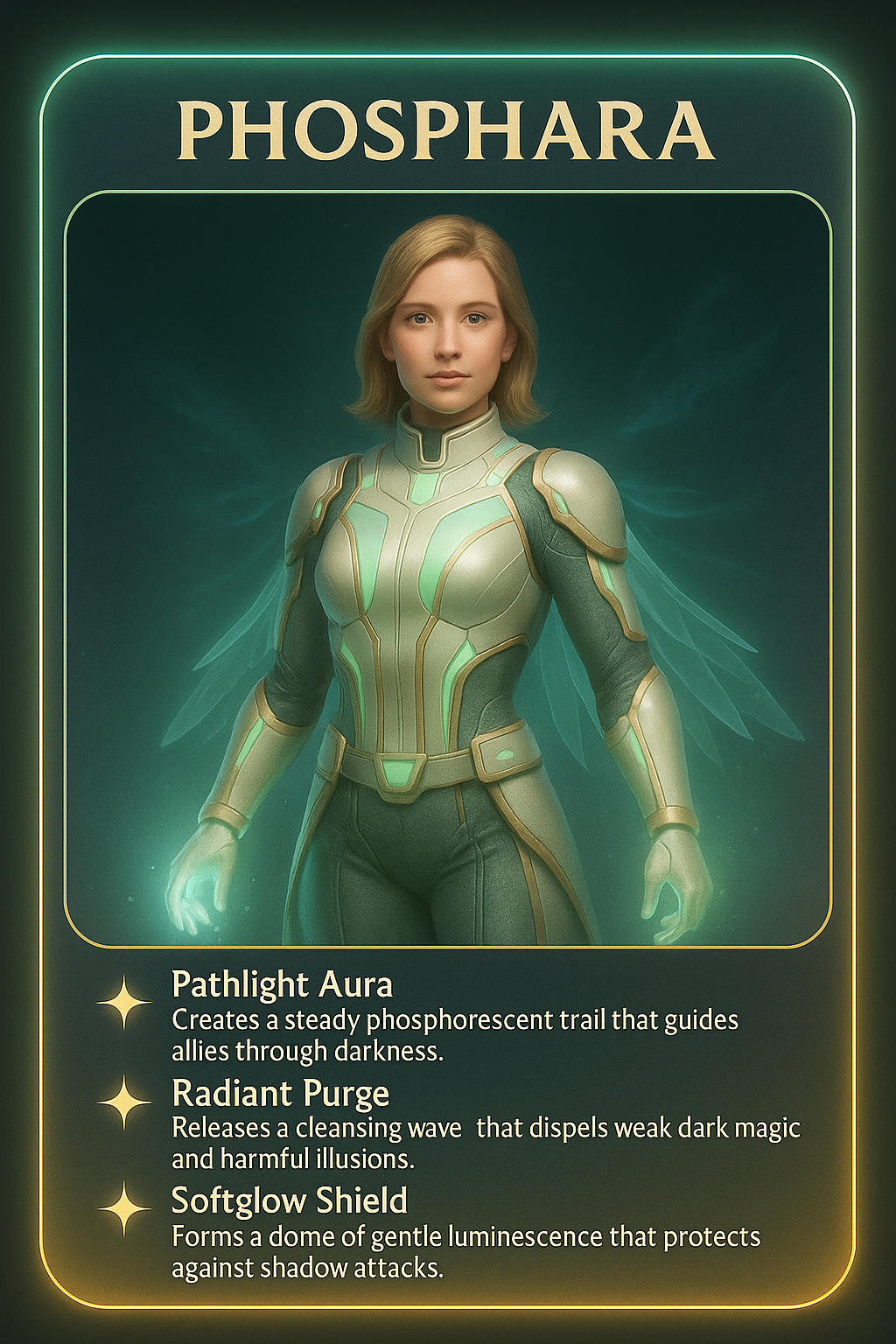Select the Pathlight Aura ability
The image size is (896, 1344).
[282, 985]
